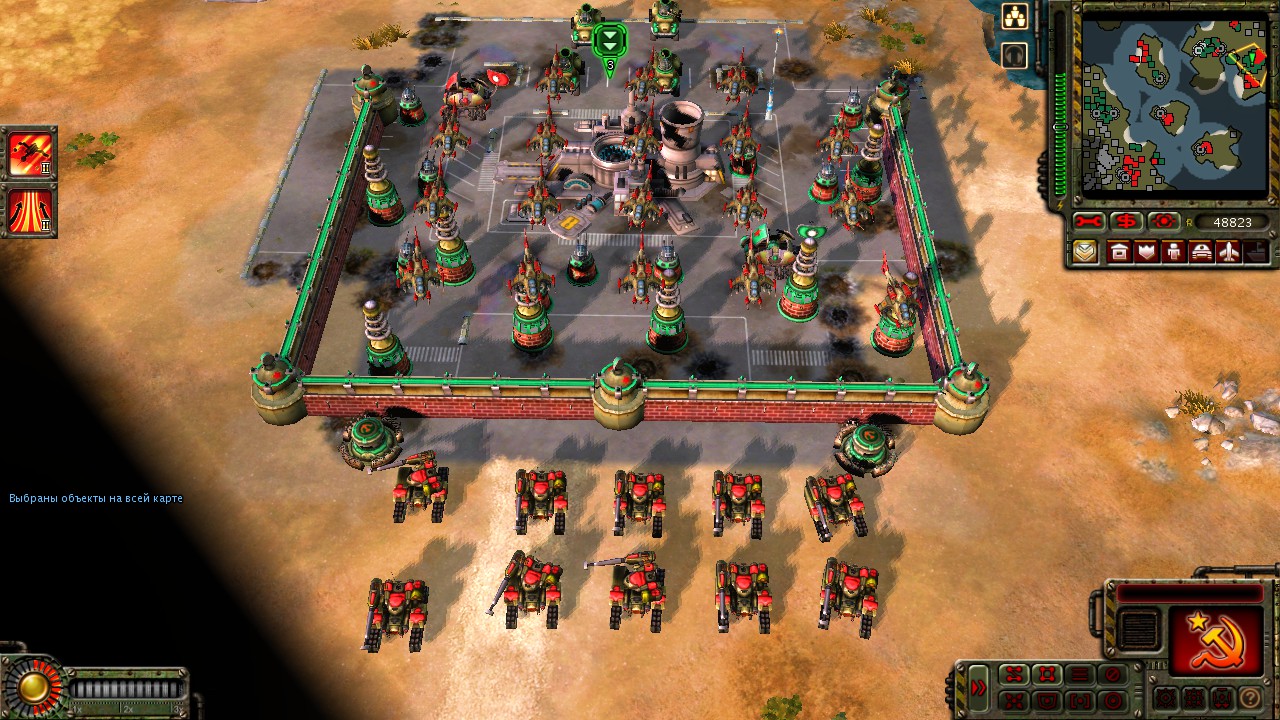Select the defenses build tab icon
This screenshot has width=1280, height=720.
[x=1144, y=252]
